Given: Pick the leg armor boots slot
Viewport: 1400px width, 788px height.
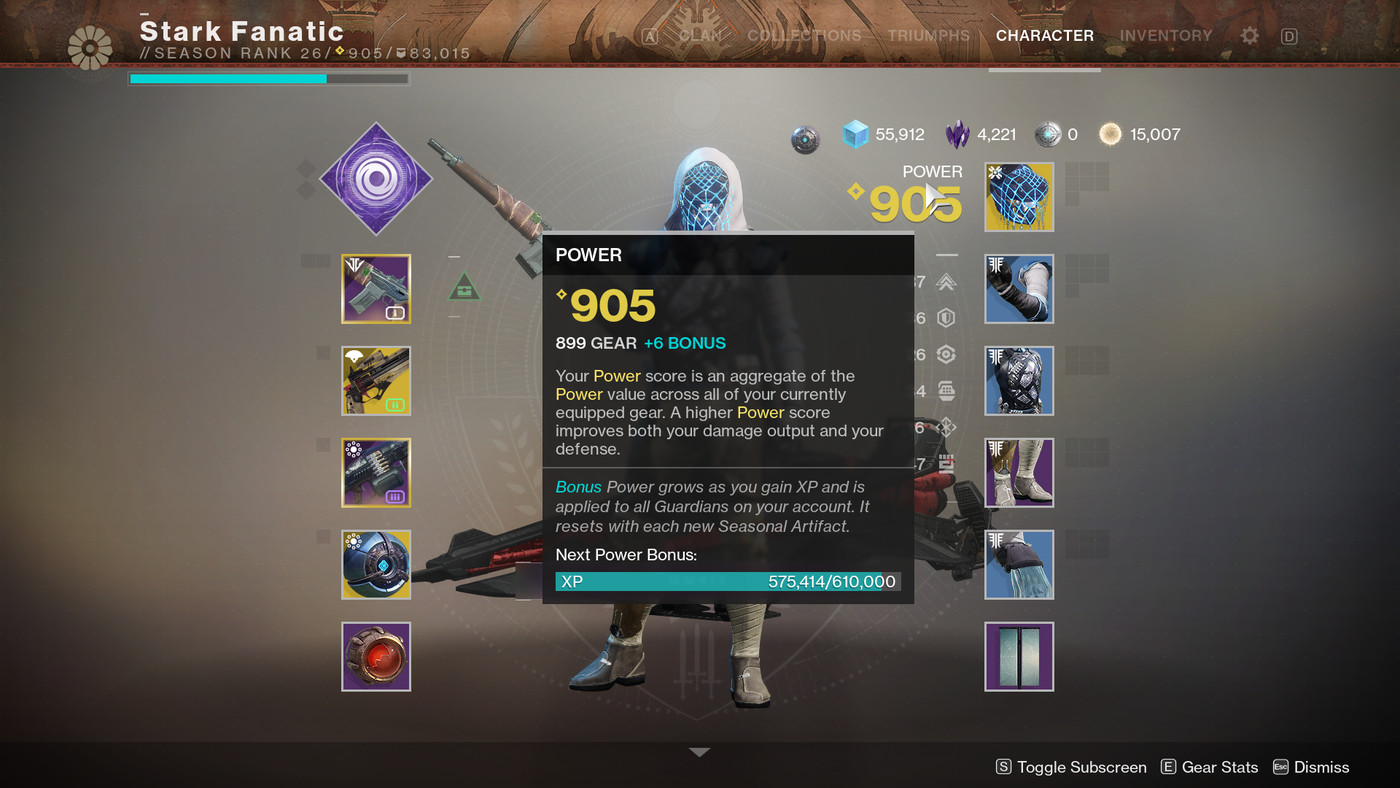Looking at the screenshot, I should pyautogui.click(x=1019, y=473).
